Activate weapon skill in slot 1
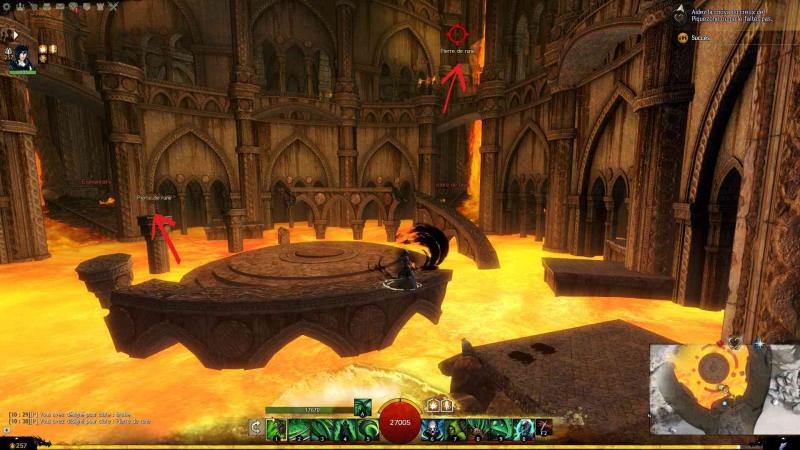The height and width of the screenshot is (450, 800). (x=277, y=428)
